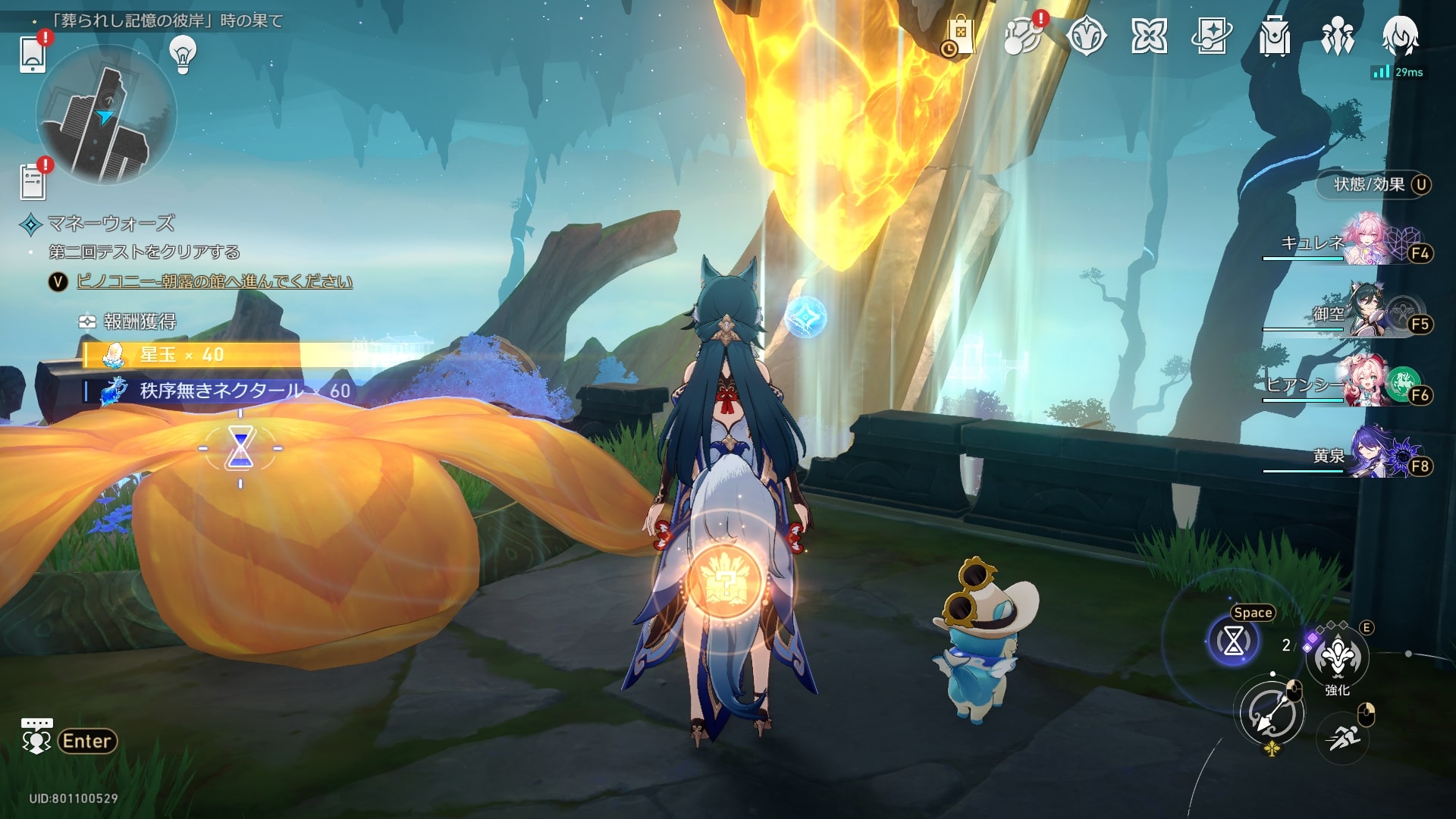This screenshot has height=819, width=1456.
Task: Open the team setup icon
Action: pyautogui.click(x=1337, y=36)
